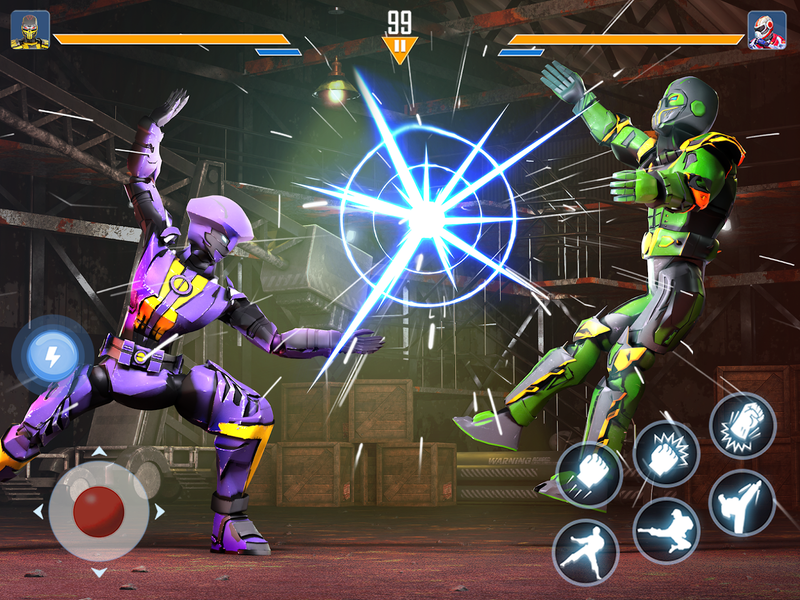Viewport: 800px width, 600px height.
Task: Launch the flying kick attack
Action: point(665,530)
